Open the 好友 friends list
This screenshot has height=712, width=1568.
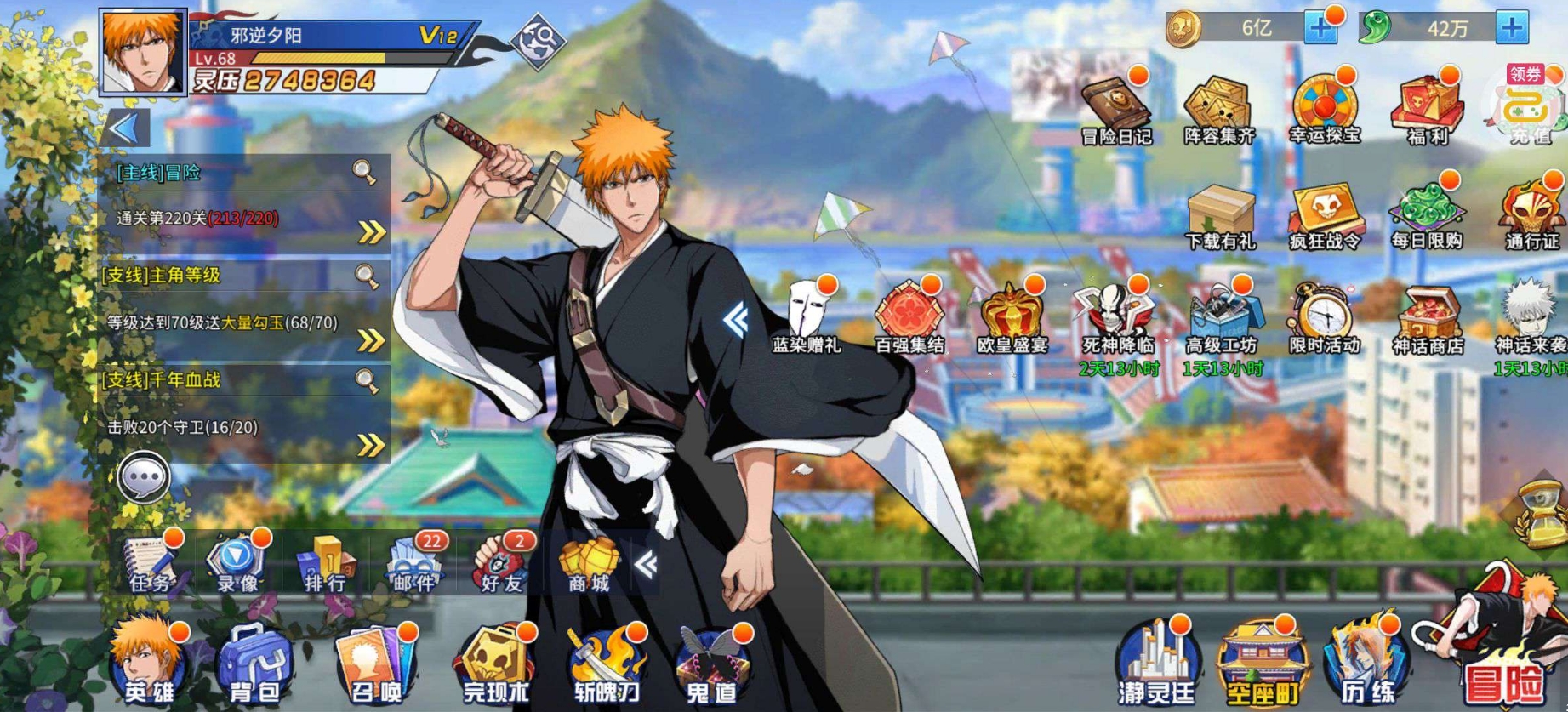pos(502,563)
